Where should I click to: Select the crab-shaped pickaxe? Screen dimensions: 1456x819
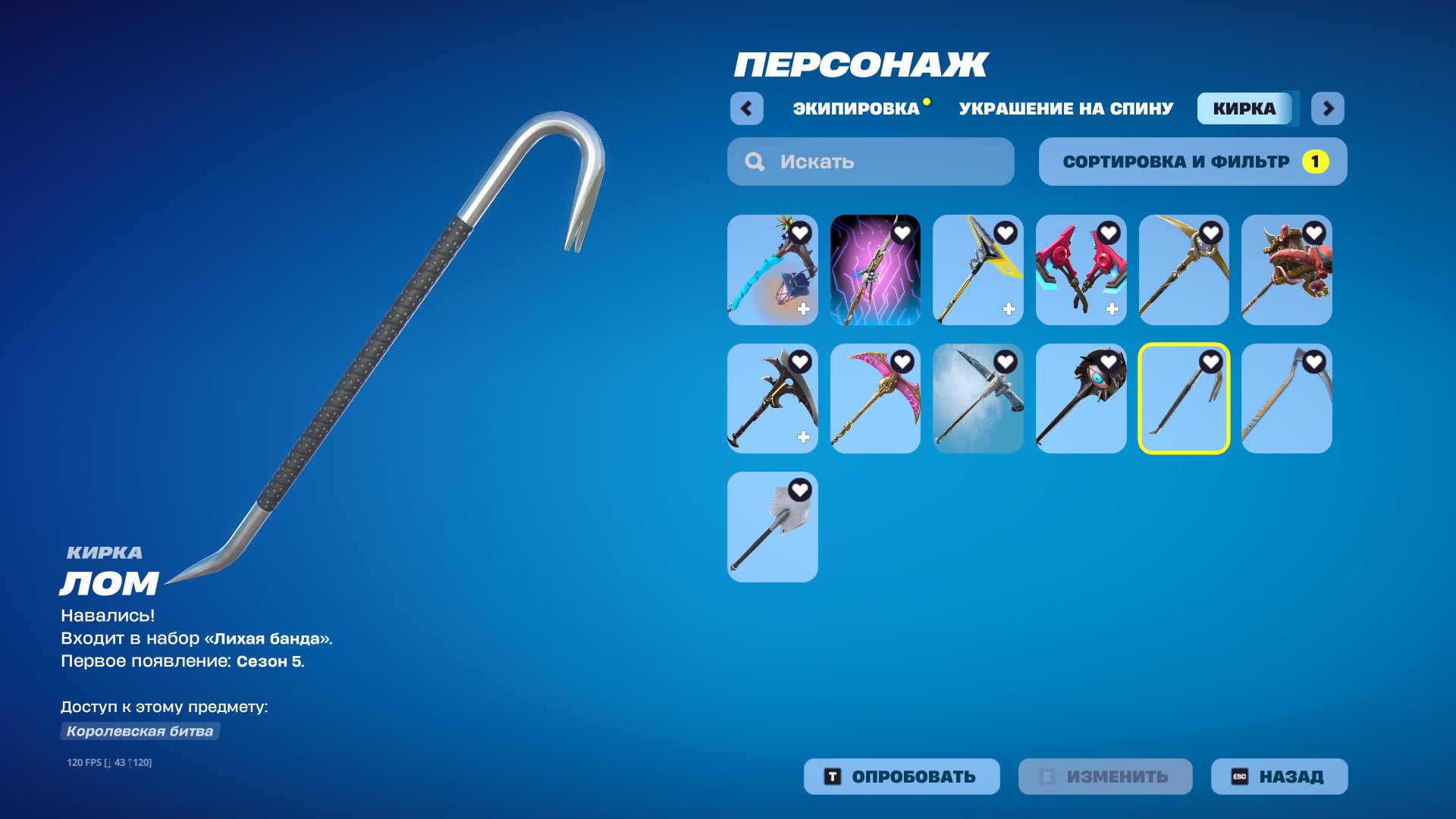[1287, 271]
